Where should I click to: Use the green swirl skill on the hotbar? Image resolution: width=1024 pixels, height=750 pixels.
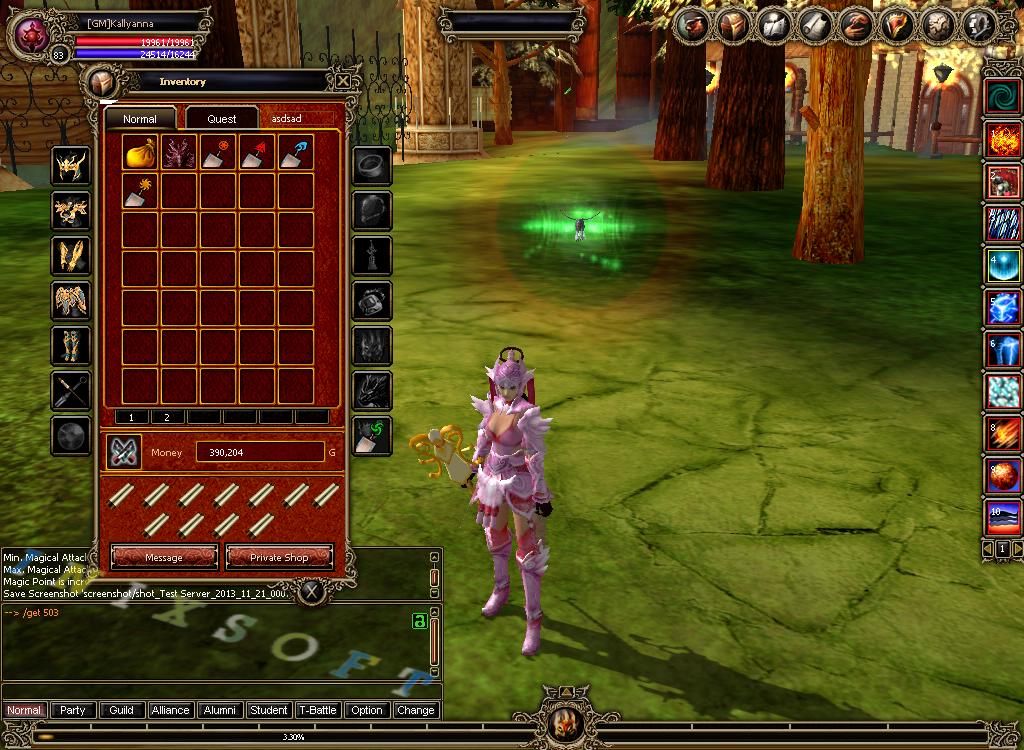[1003, 96]
